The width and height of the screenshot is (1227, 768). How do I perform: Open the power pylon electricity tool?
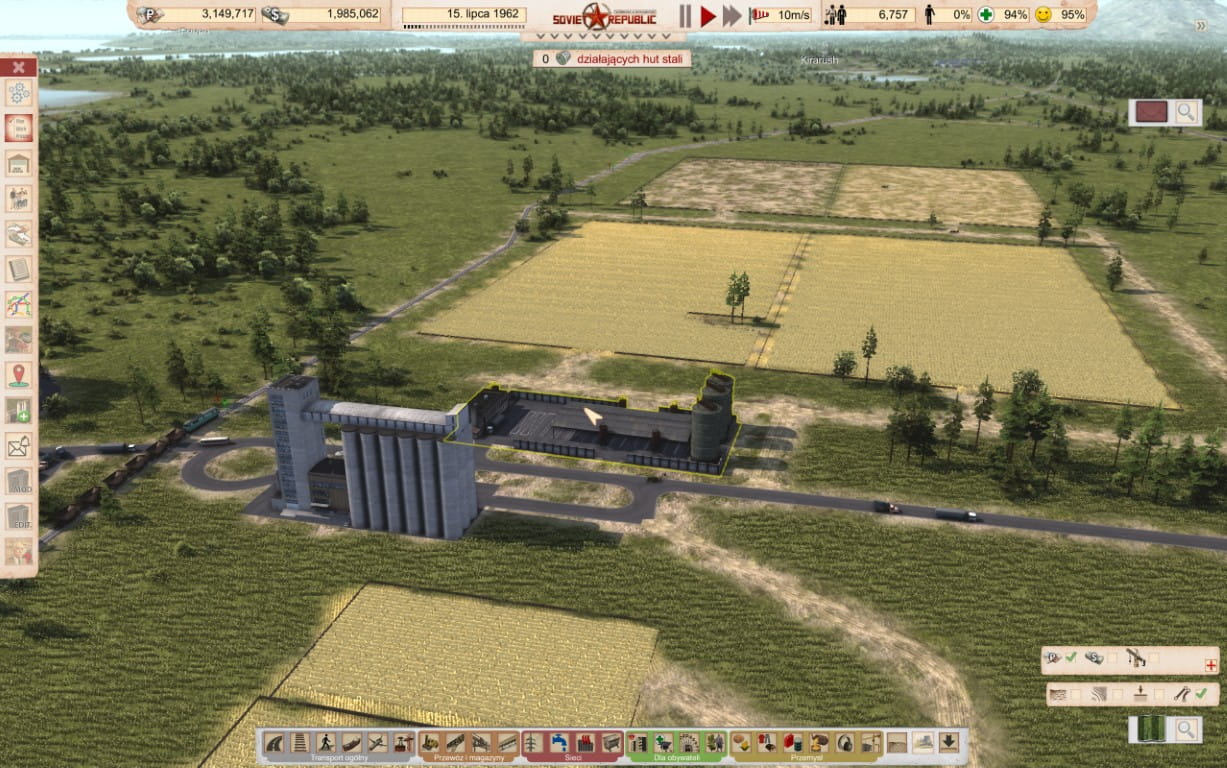tap(534, 742)
